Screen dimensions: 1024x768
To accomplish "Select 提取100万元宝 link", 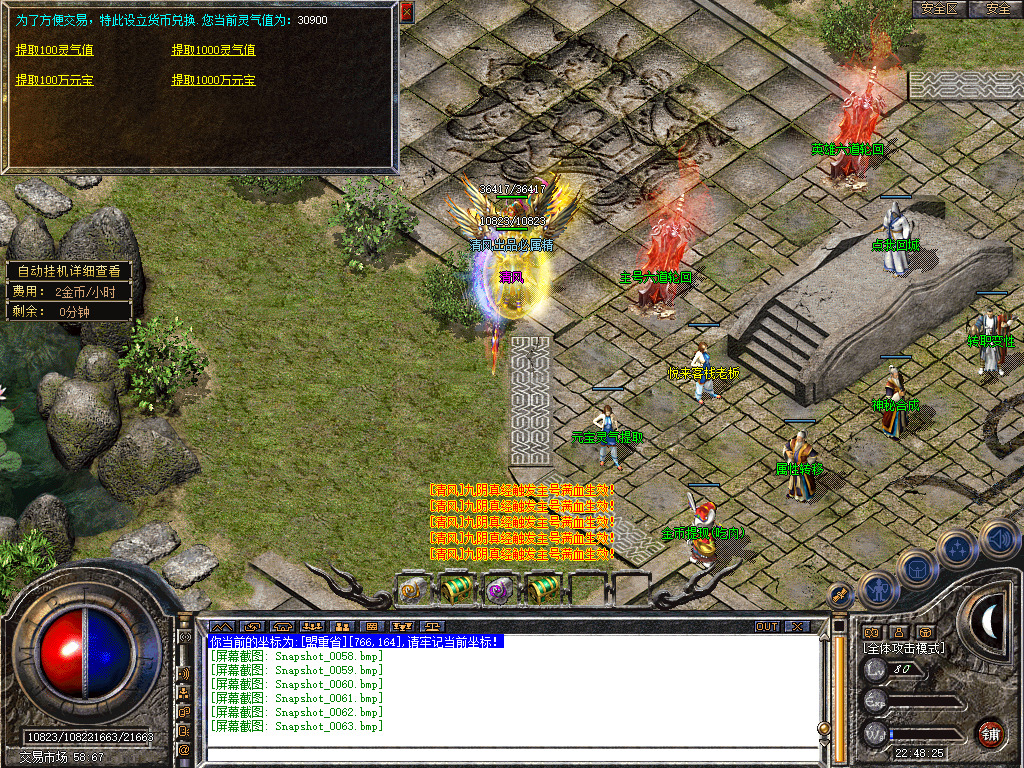I will pyautogui.click(x=54, y=80).
